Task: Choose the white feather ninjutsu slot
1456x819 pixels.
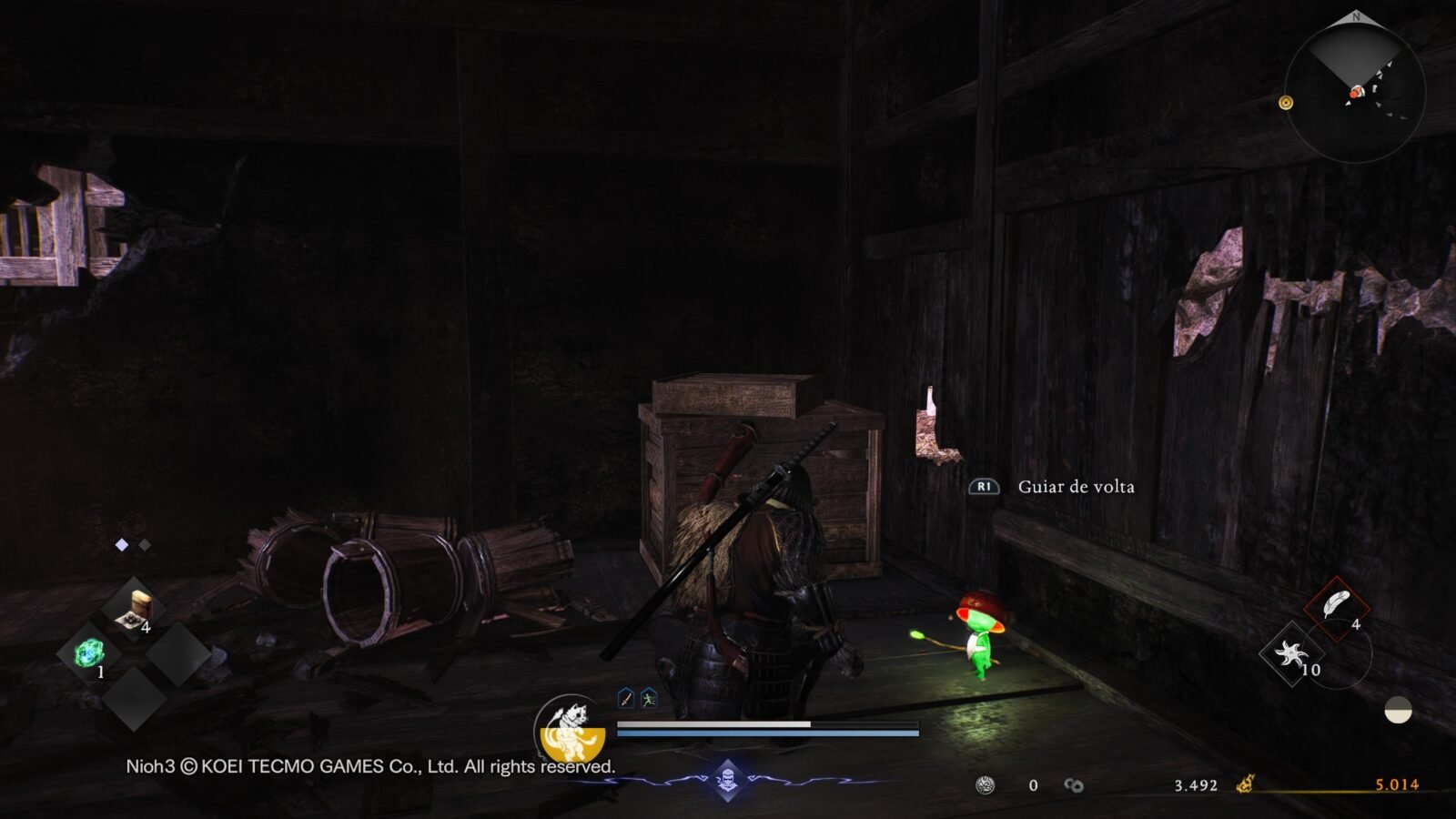Action: (x=1336, y=606)
